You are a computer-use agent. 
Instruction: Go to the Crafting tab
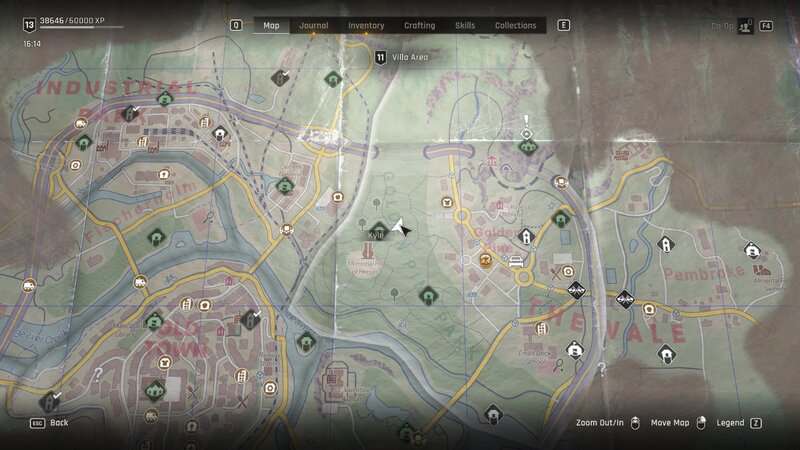(x=419, y=25)
